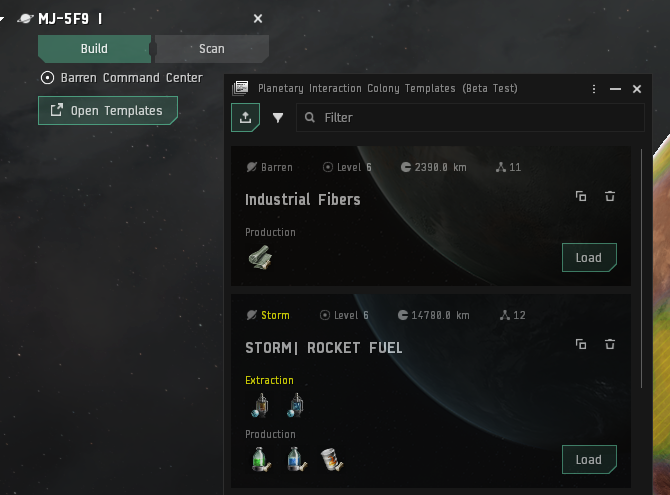
Task: Select the Industrial Fibers production icon
Action: [x=259, y=258]
